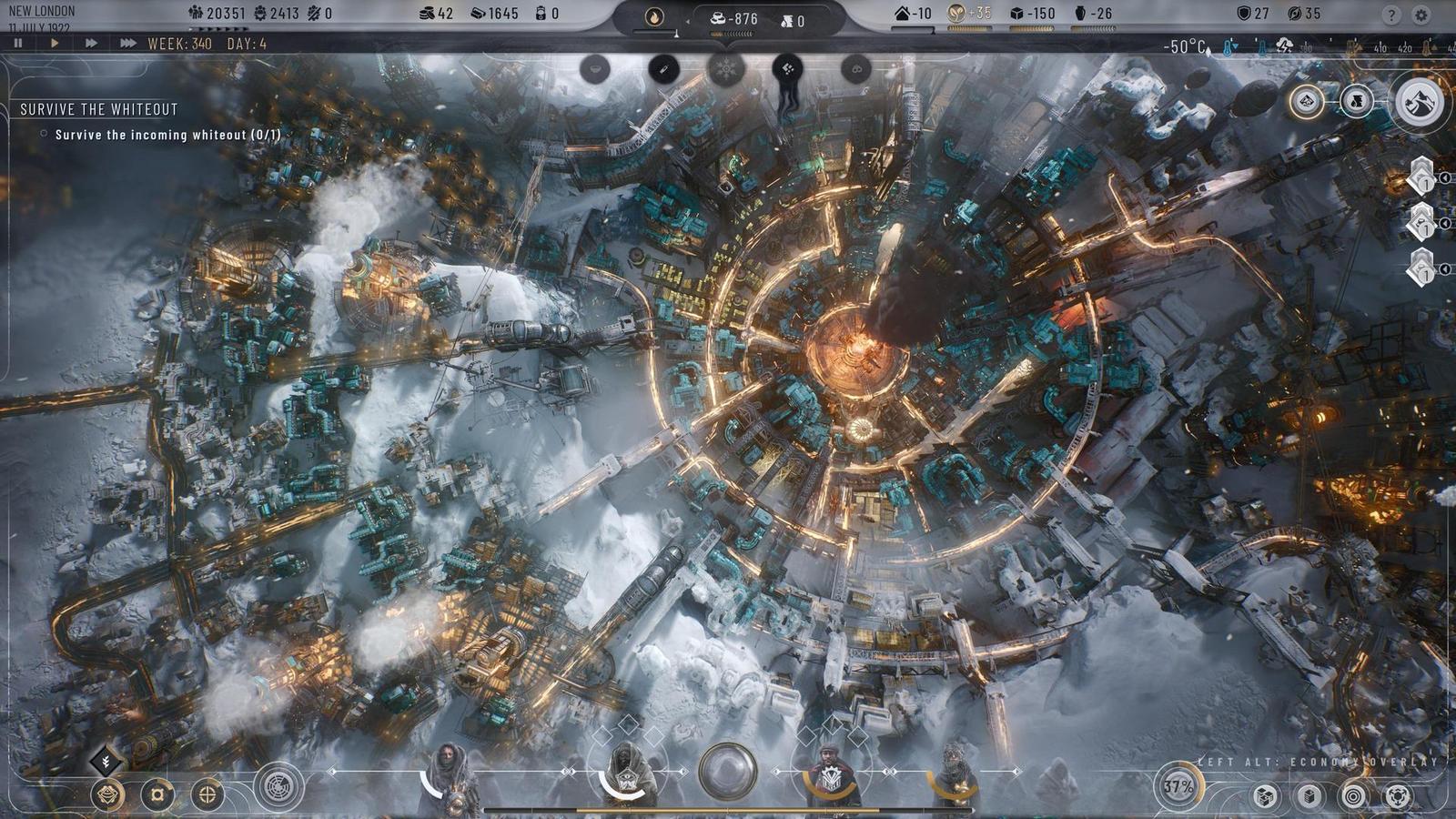Mark the 'Survive the incoming whiteout' objective circle
Viewport: 1456px width, 819px height.
click(x=42, y=133)
